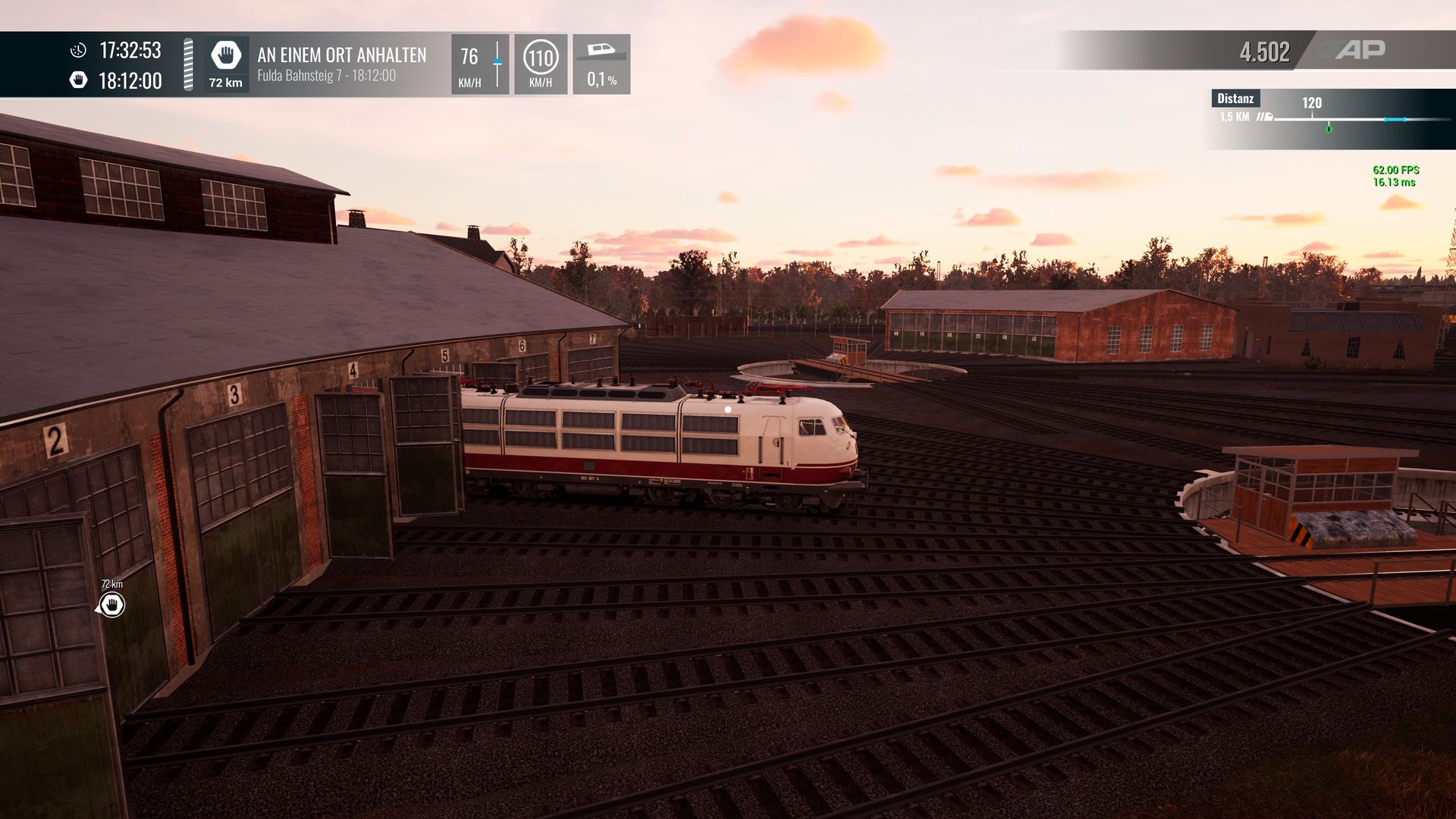The width and height of the screenshot is (1456, 819).
Task: Click the 110 km/h speed limit sign icon
Action: pos(541,58)
